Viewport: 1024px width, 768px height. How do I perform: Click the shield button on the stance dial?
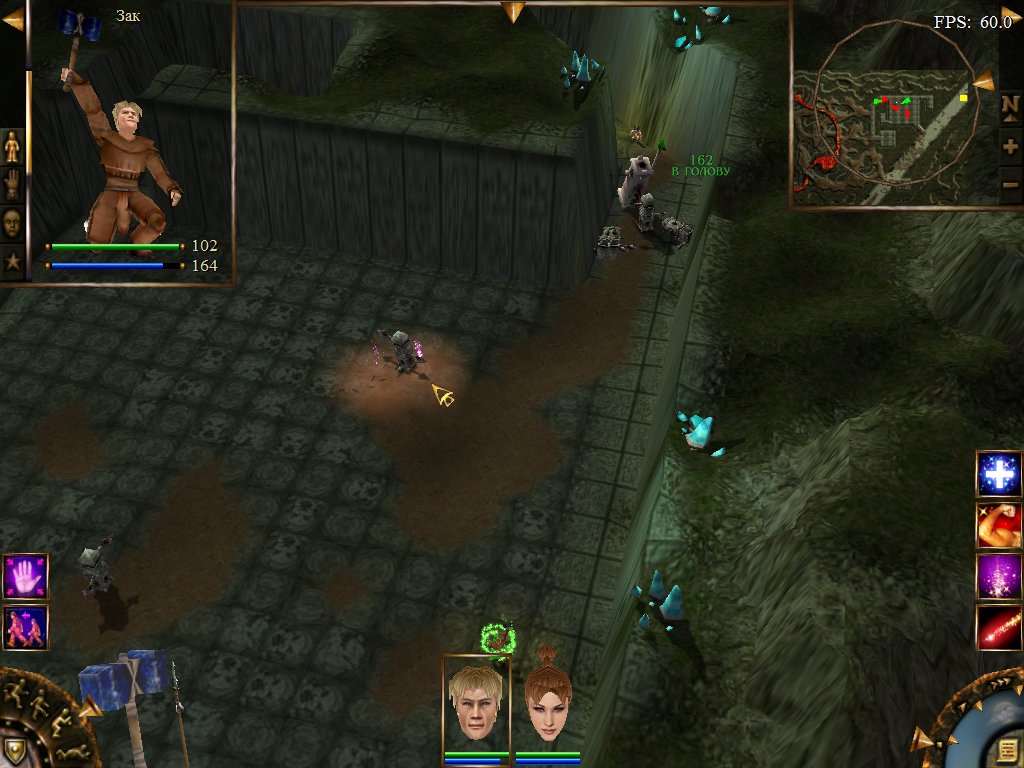click(14, 751)
